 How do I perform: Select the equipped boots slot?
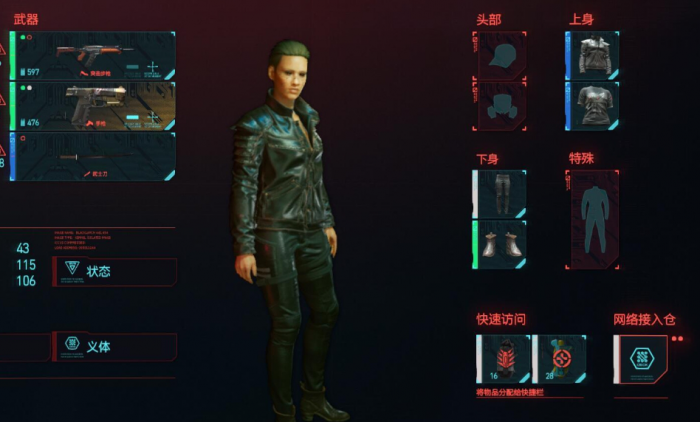tap(500, 245)
